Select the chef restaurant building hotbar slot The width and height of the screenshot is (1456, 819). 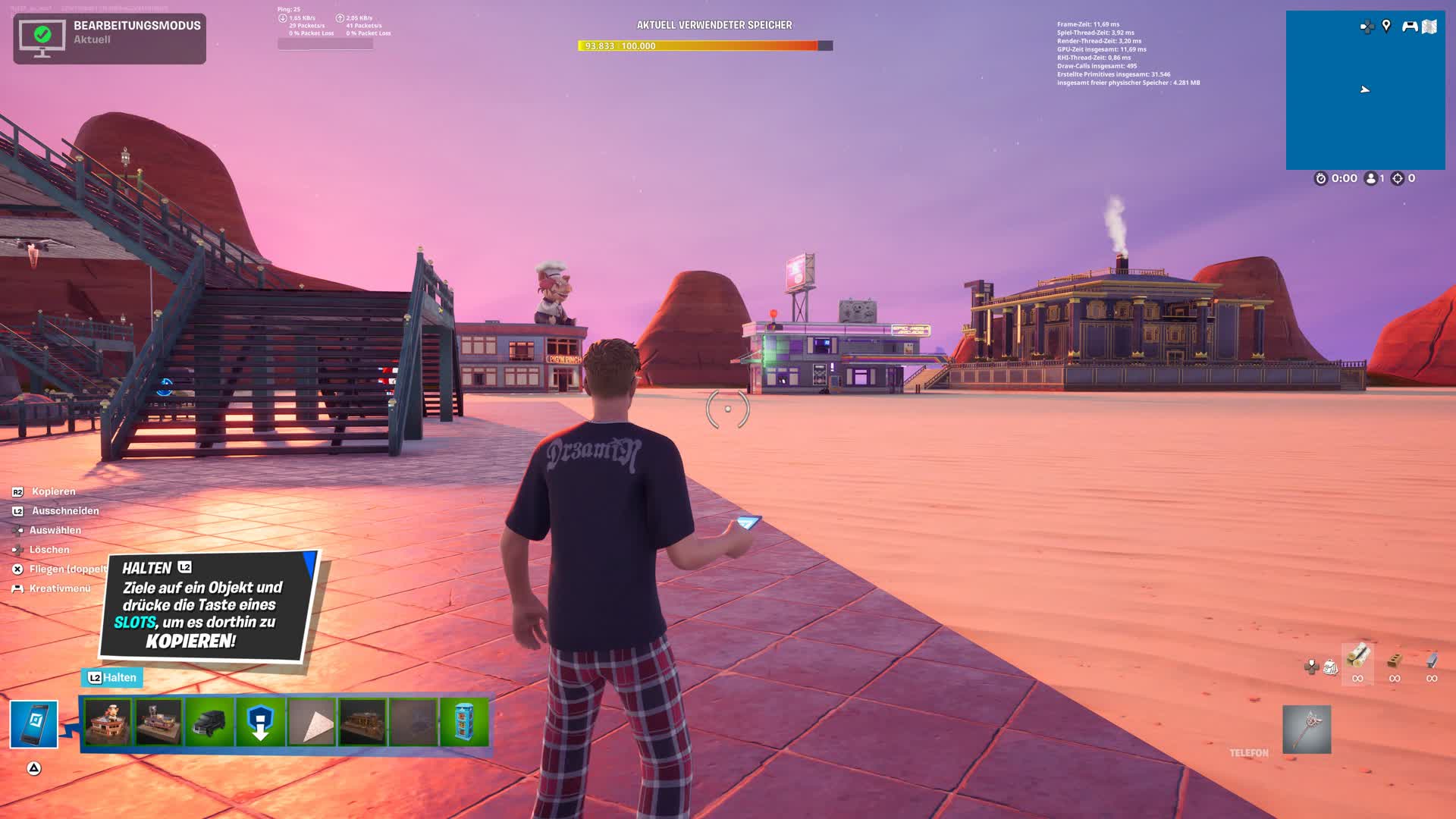coord(107,723)
